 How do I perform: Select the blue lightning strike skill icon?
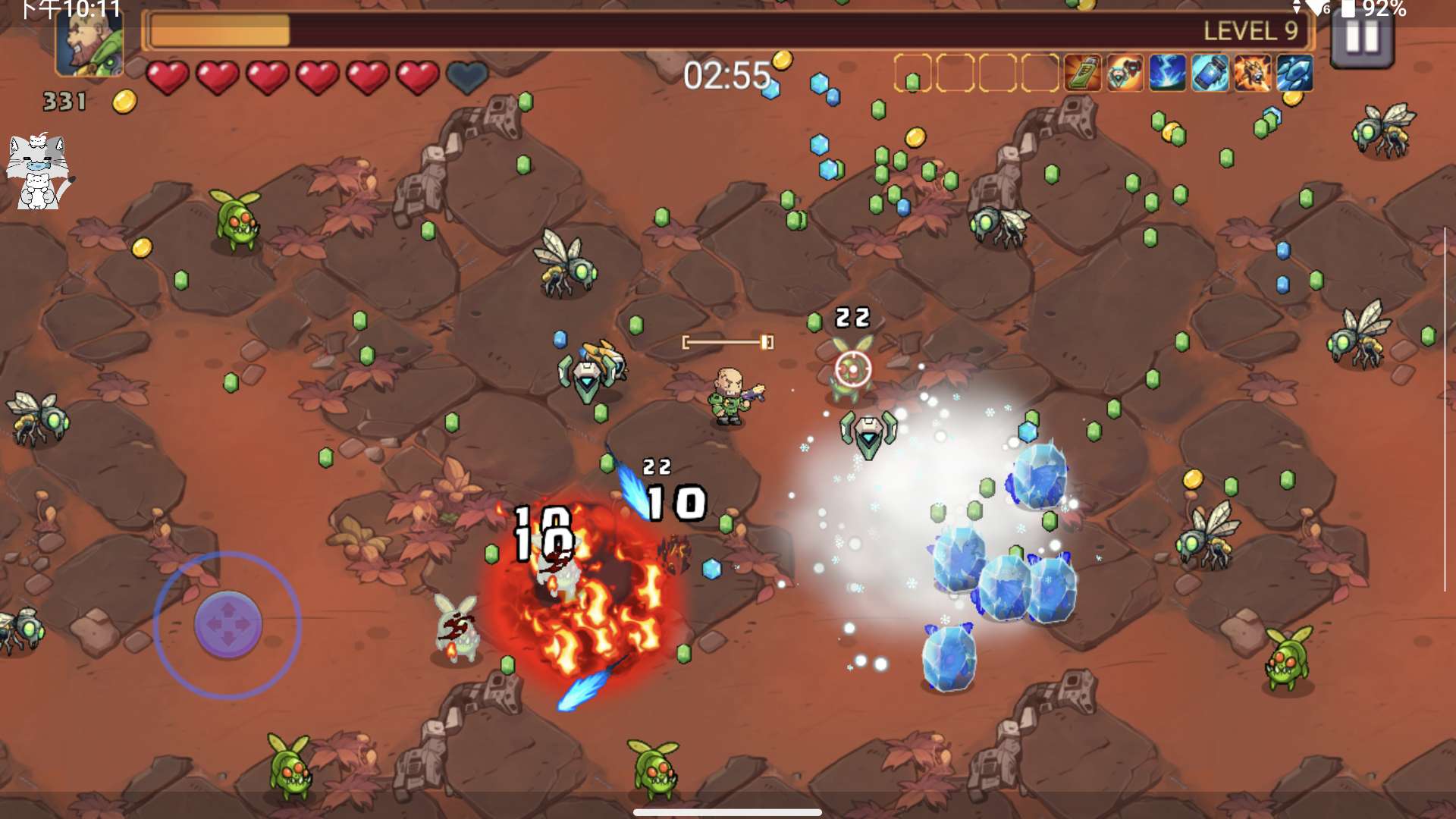point(1167,74)
